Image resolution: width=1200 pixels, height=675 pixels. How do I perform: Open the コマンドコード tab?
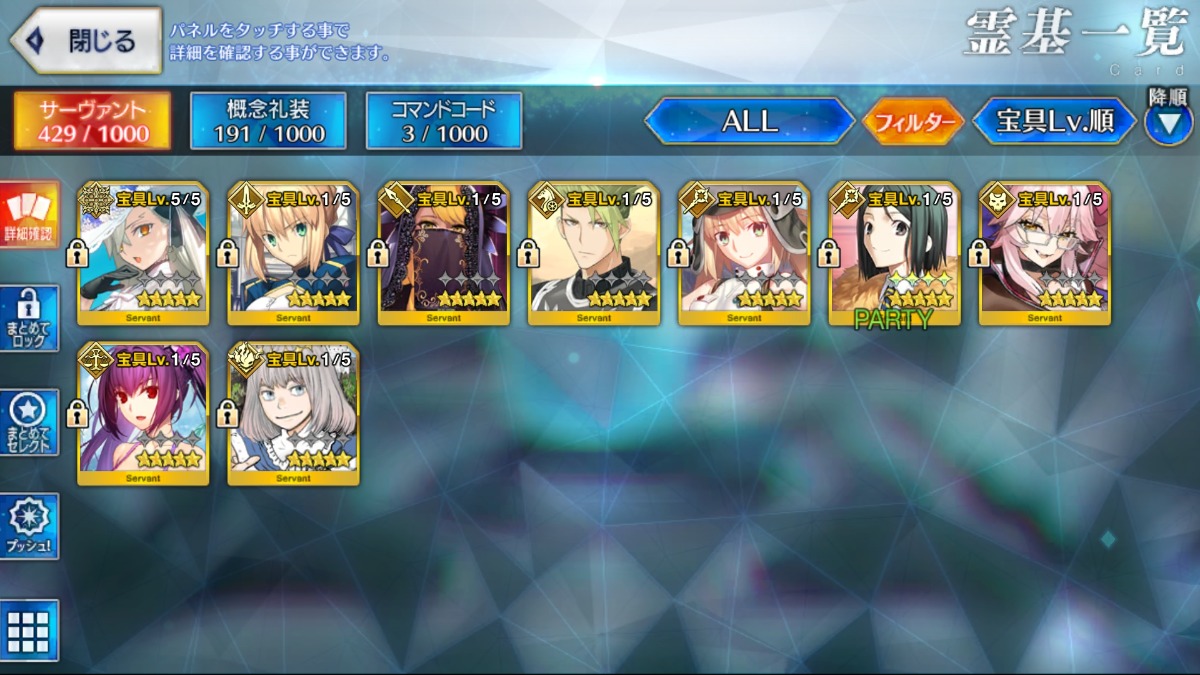pyautogui.click(x=444, y=121)
